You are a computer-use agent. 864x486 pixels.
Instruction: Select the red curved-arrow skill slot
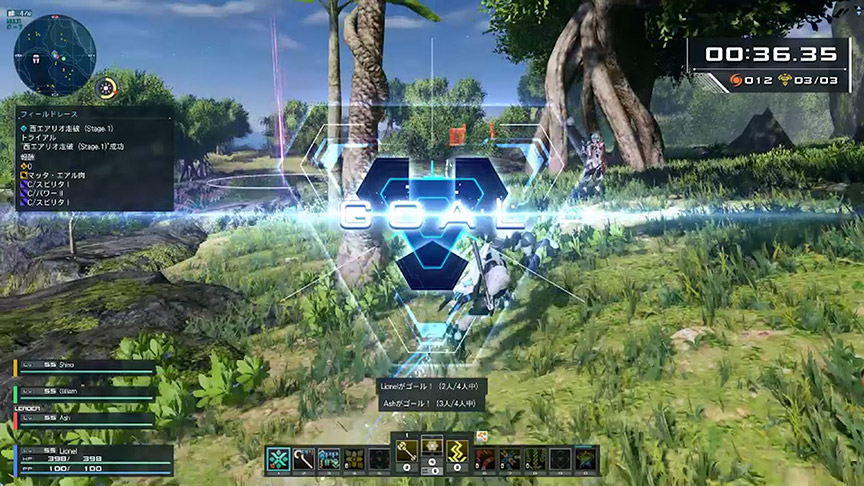(x=483, y=459)
